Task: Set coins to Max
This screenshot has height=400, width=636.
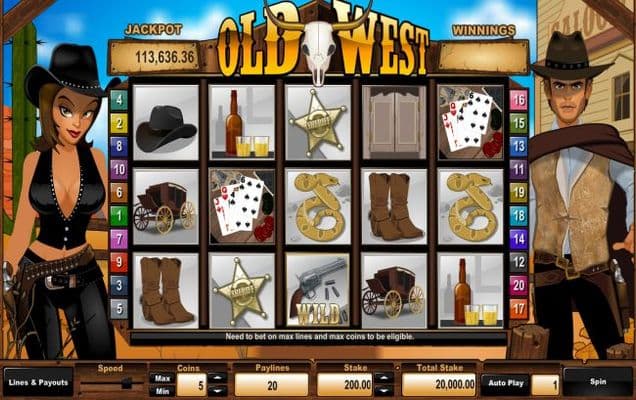Action: pos(161,378)
